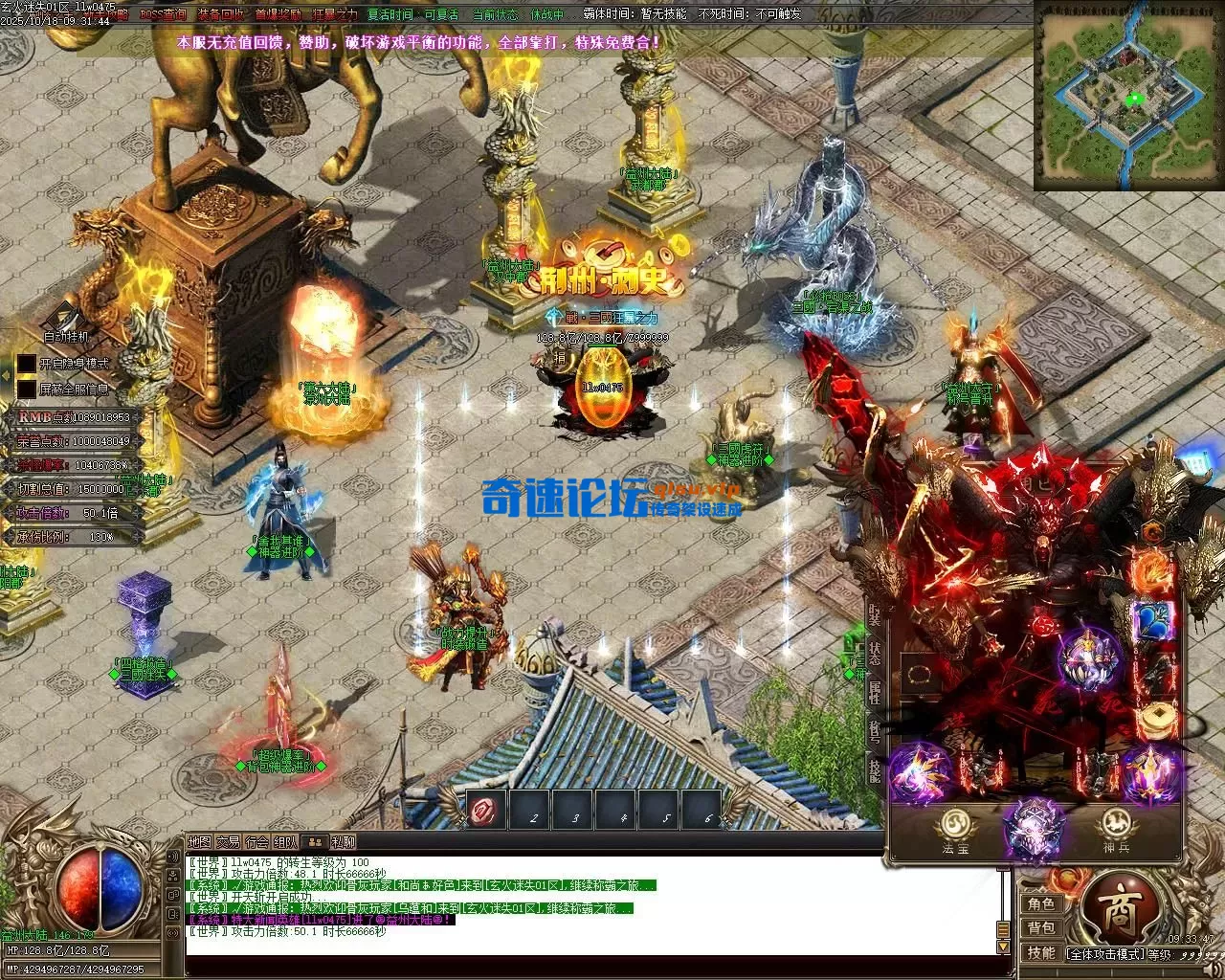This screenshot has height=980, width=1225.
Task: Switch to the 地图 chat tab
Action: (199, 842)
